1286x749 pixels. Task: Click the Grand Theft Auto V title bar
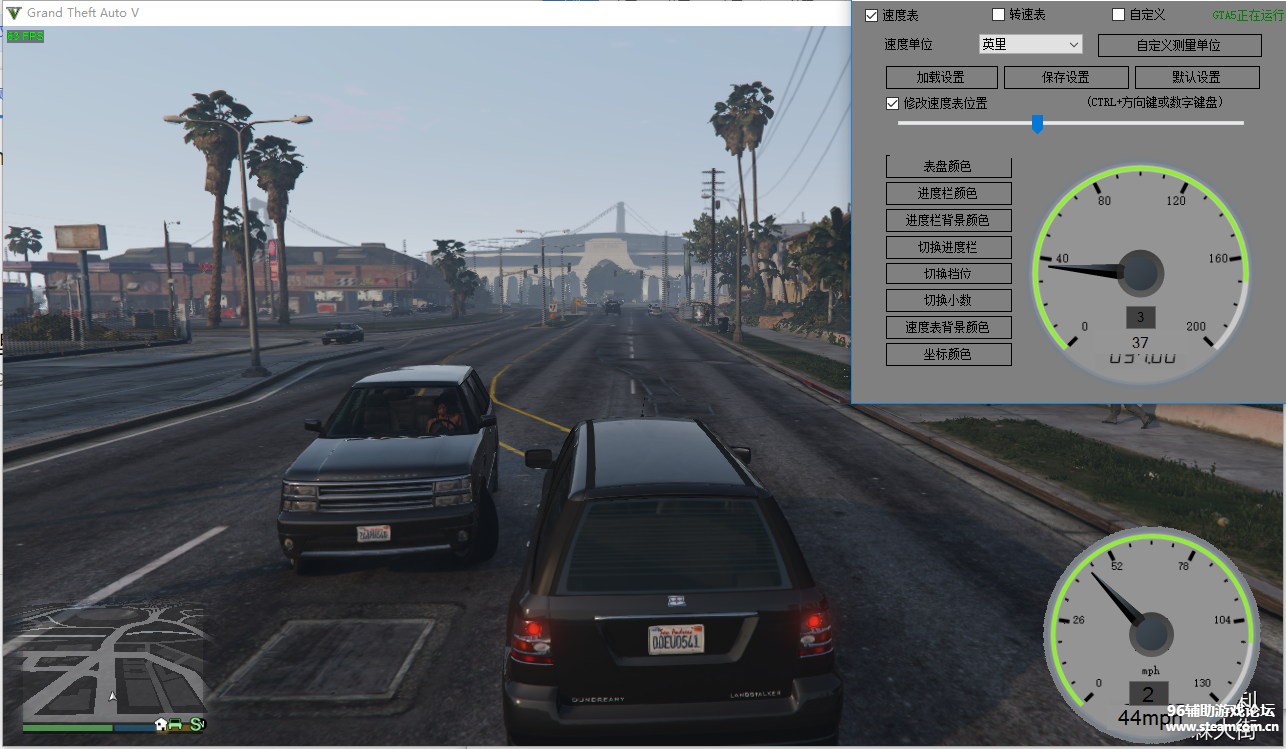[400, 13]
